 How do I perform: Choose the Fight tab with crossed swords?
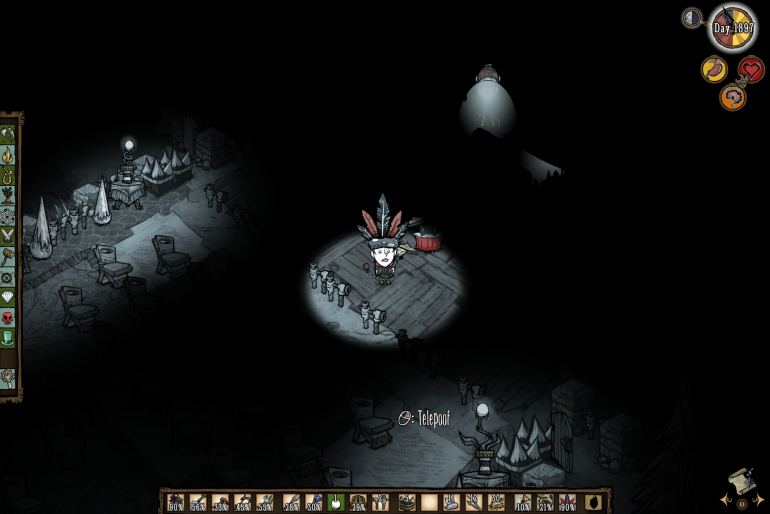[8, 236]
